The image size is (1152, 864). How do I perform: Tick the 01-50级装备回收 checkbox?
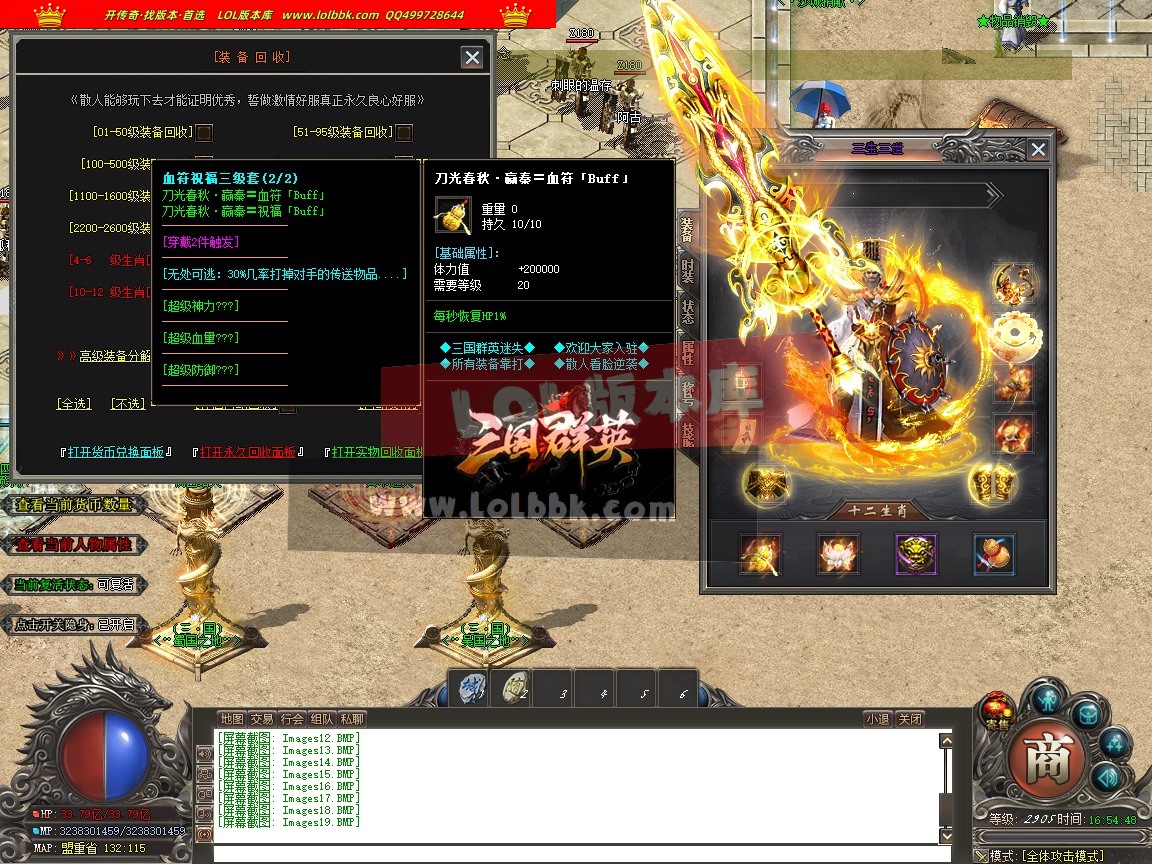point(204,132)
